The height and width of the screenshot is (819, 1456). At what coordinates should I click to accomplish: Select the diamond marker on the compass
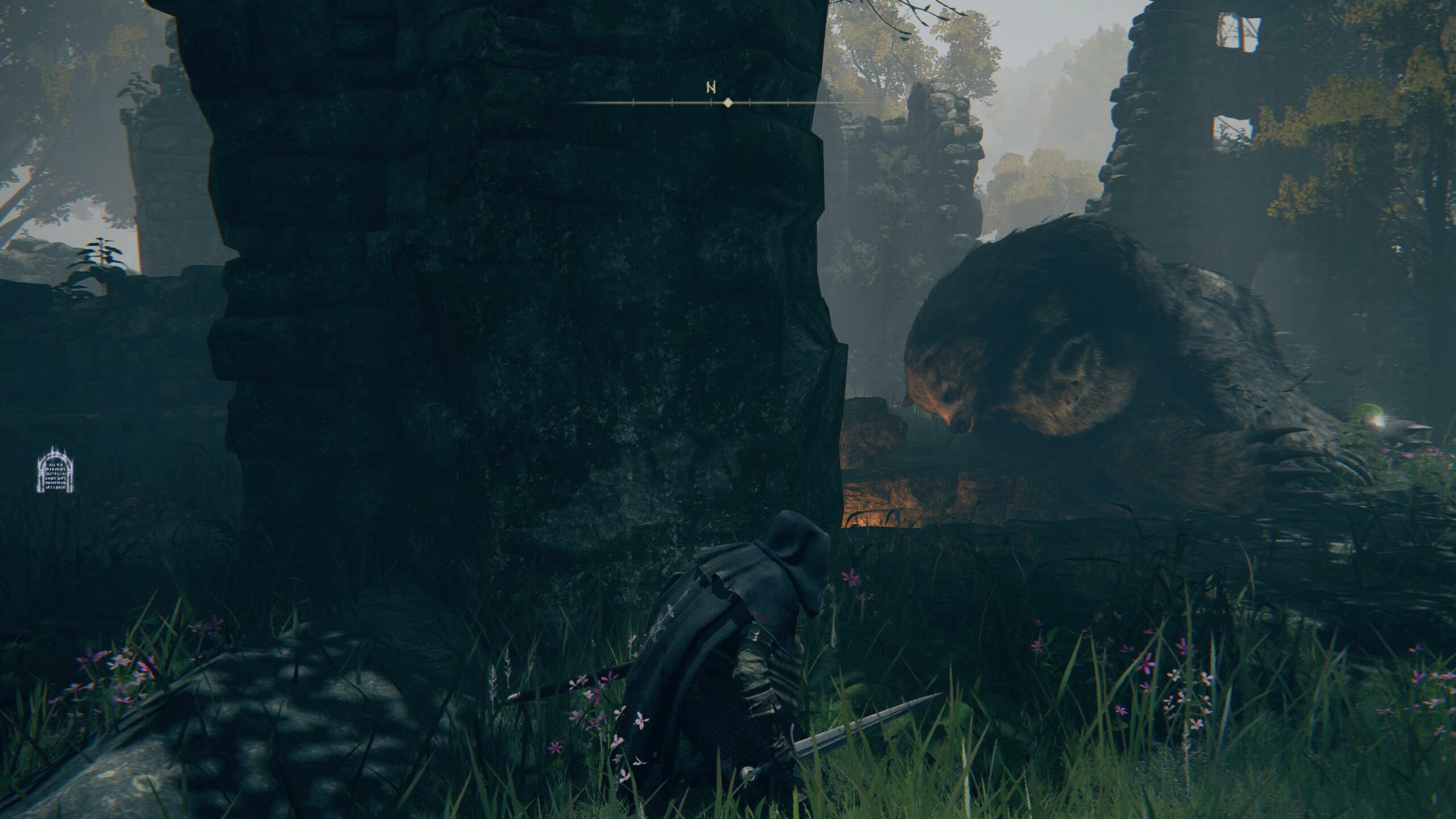point(727,103)
